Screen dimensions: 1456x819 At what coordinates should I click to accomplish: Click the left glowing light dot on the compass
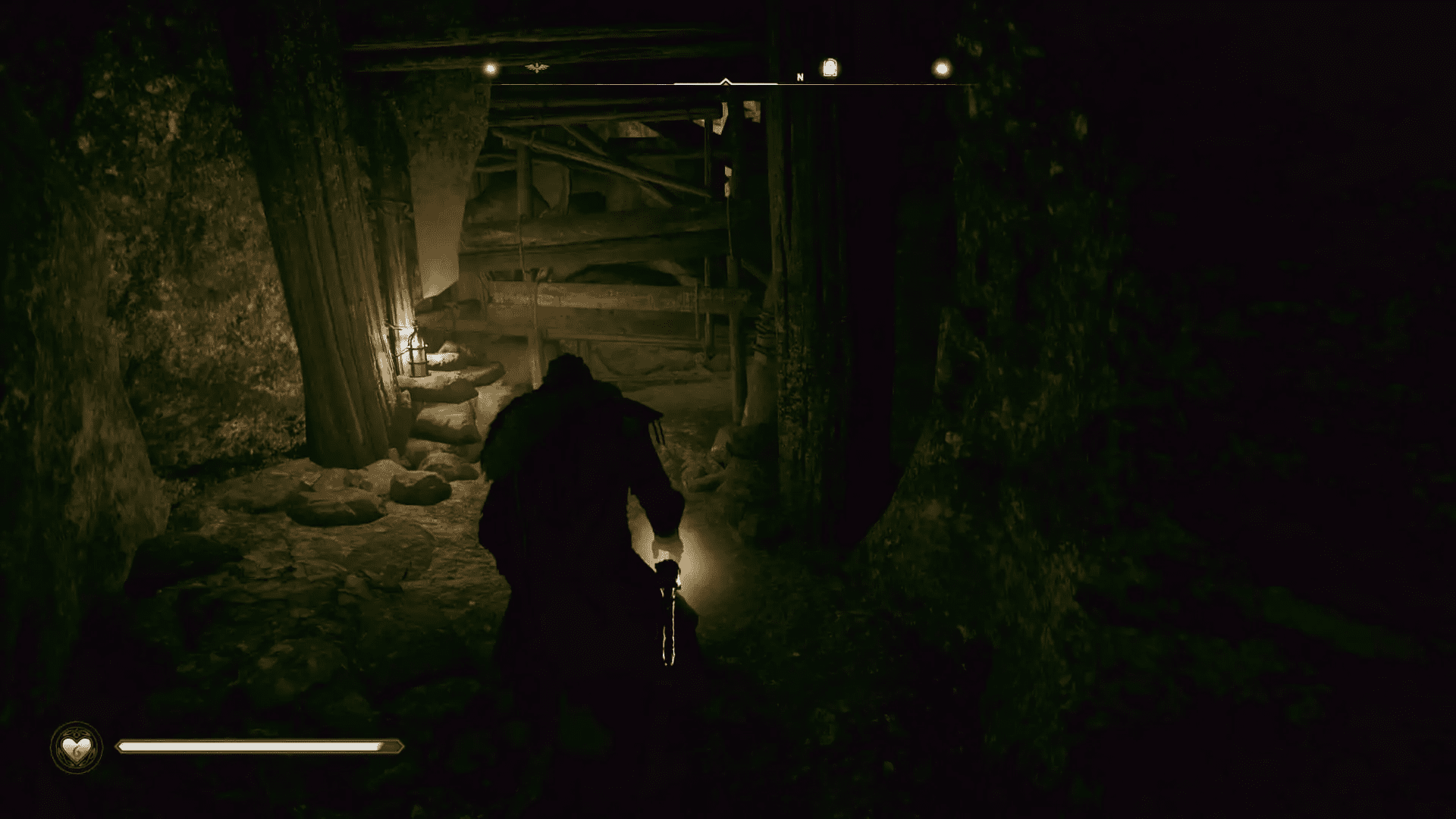pyautogui.click(x=489, y=67)
